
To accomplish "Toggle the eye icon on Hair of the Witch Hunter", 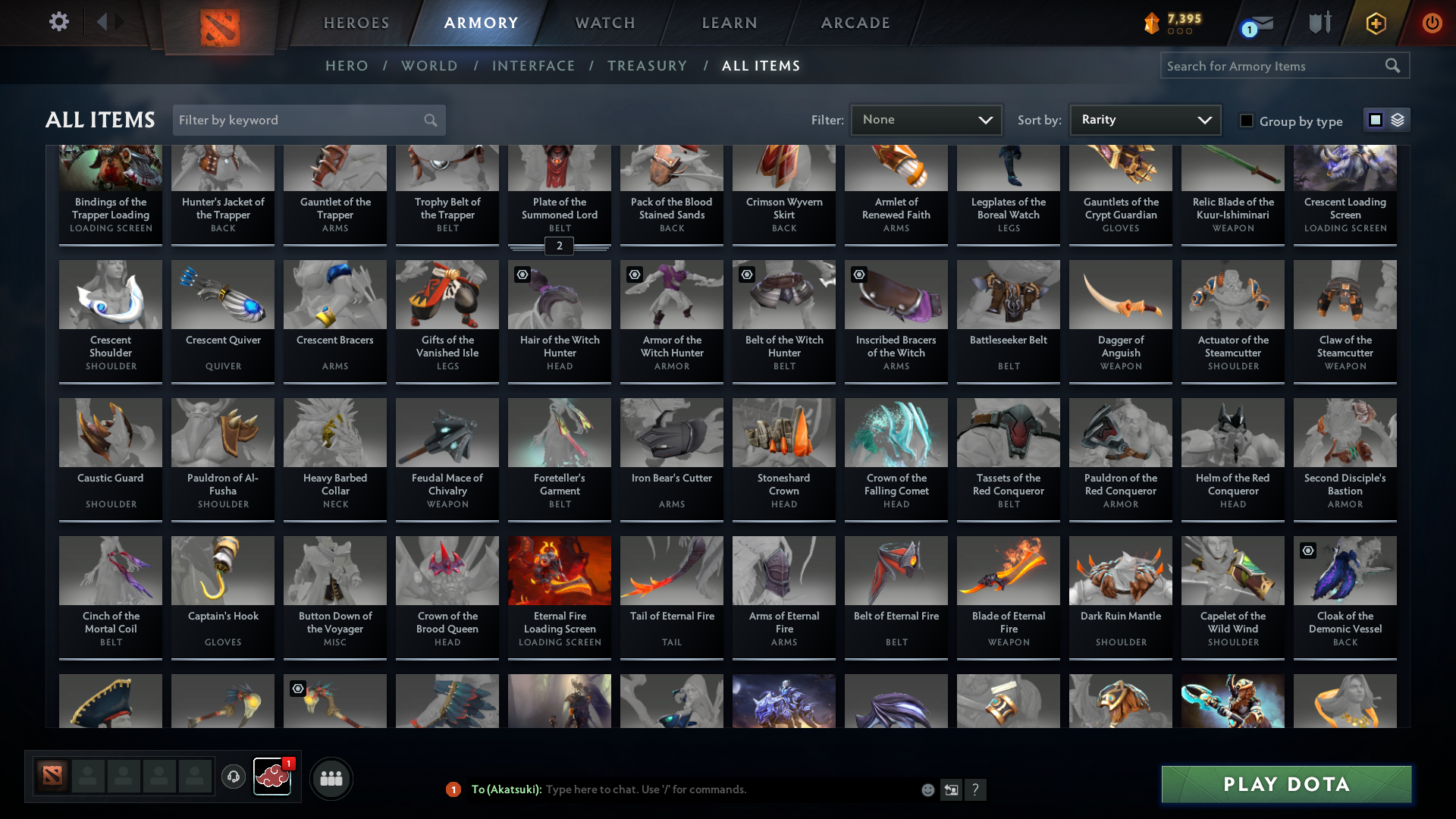I will [x=522, y=275].
